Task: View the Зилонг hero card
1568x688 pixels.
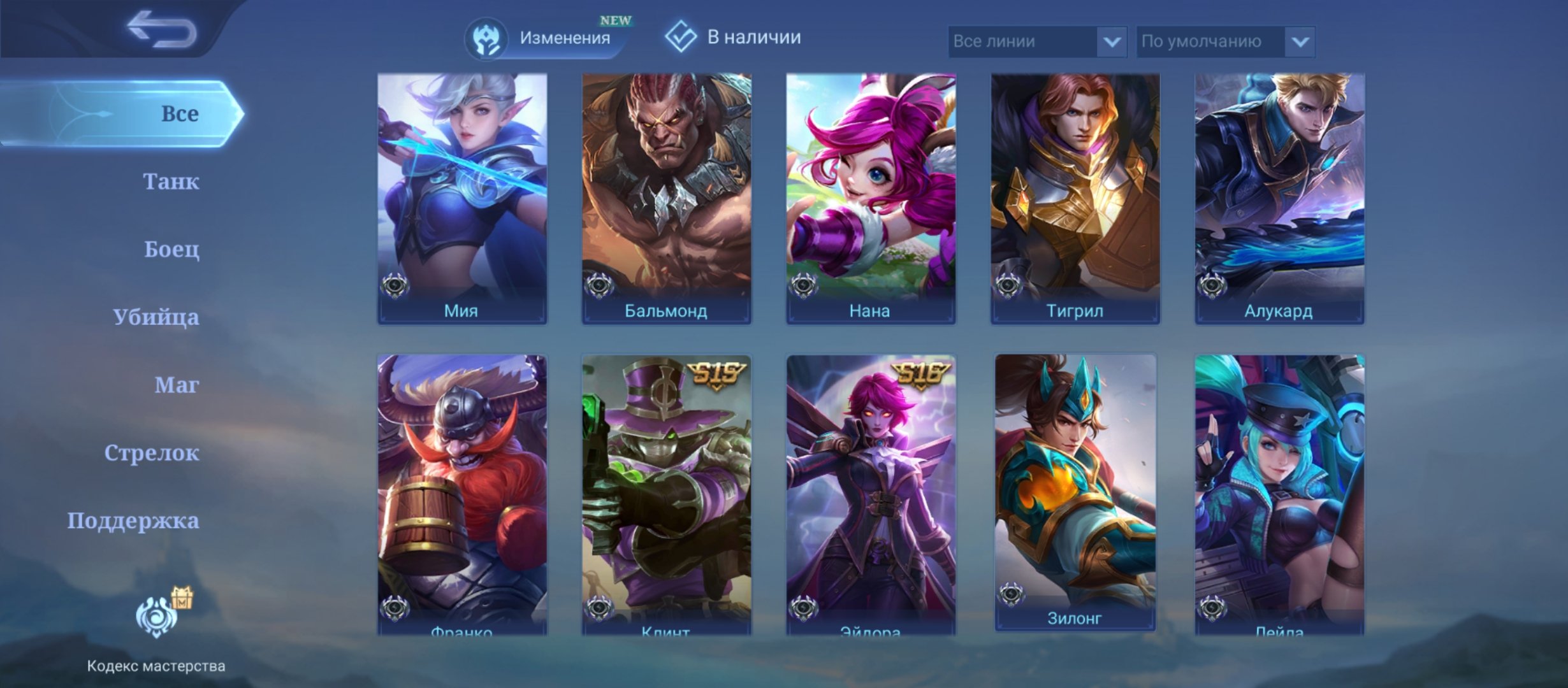Action: 1075,491
